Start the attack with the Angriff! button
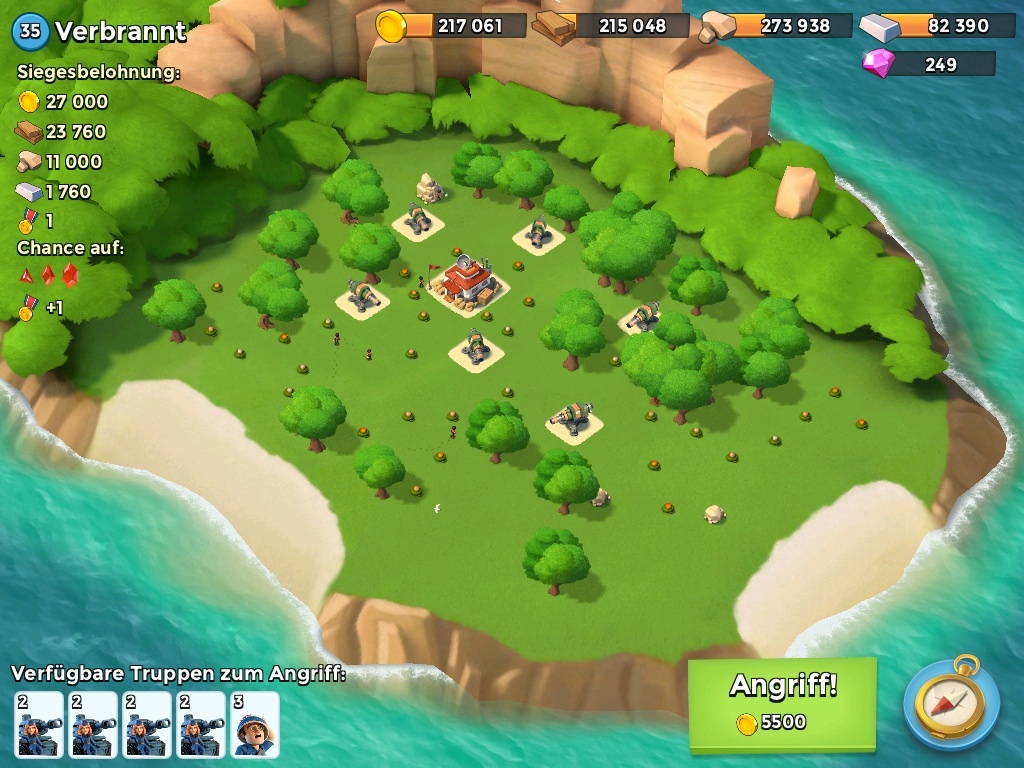The width and height of the screenshot is (1024, 768). pos(781,702)
